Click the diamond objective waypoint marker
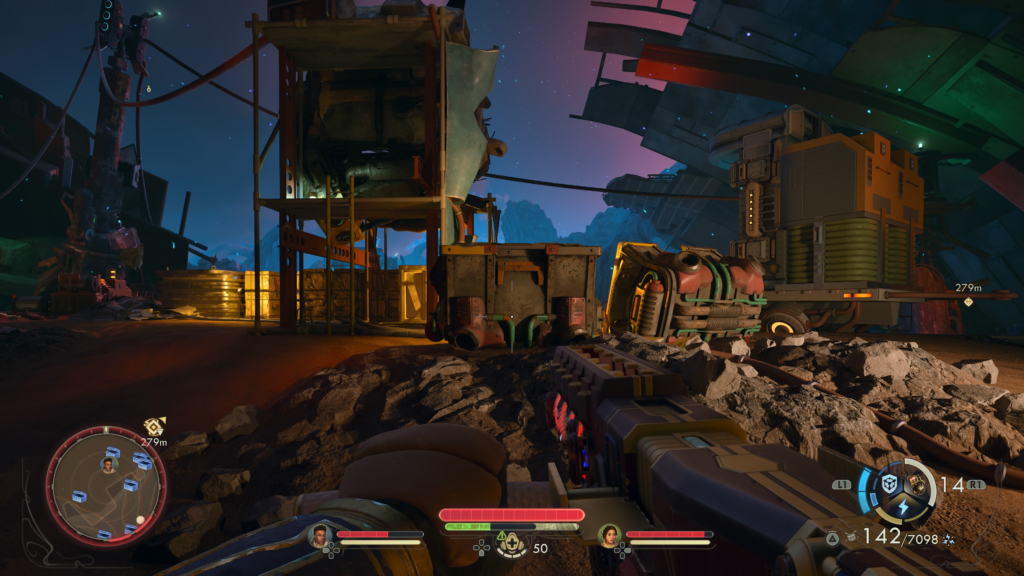The height and width of the screenshot is (576, 1024). point(968,301)
